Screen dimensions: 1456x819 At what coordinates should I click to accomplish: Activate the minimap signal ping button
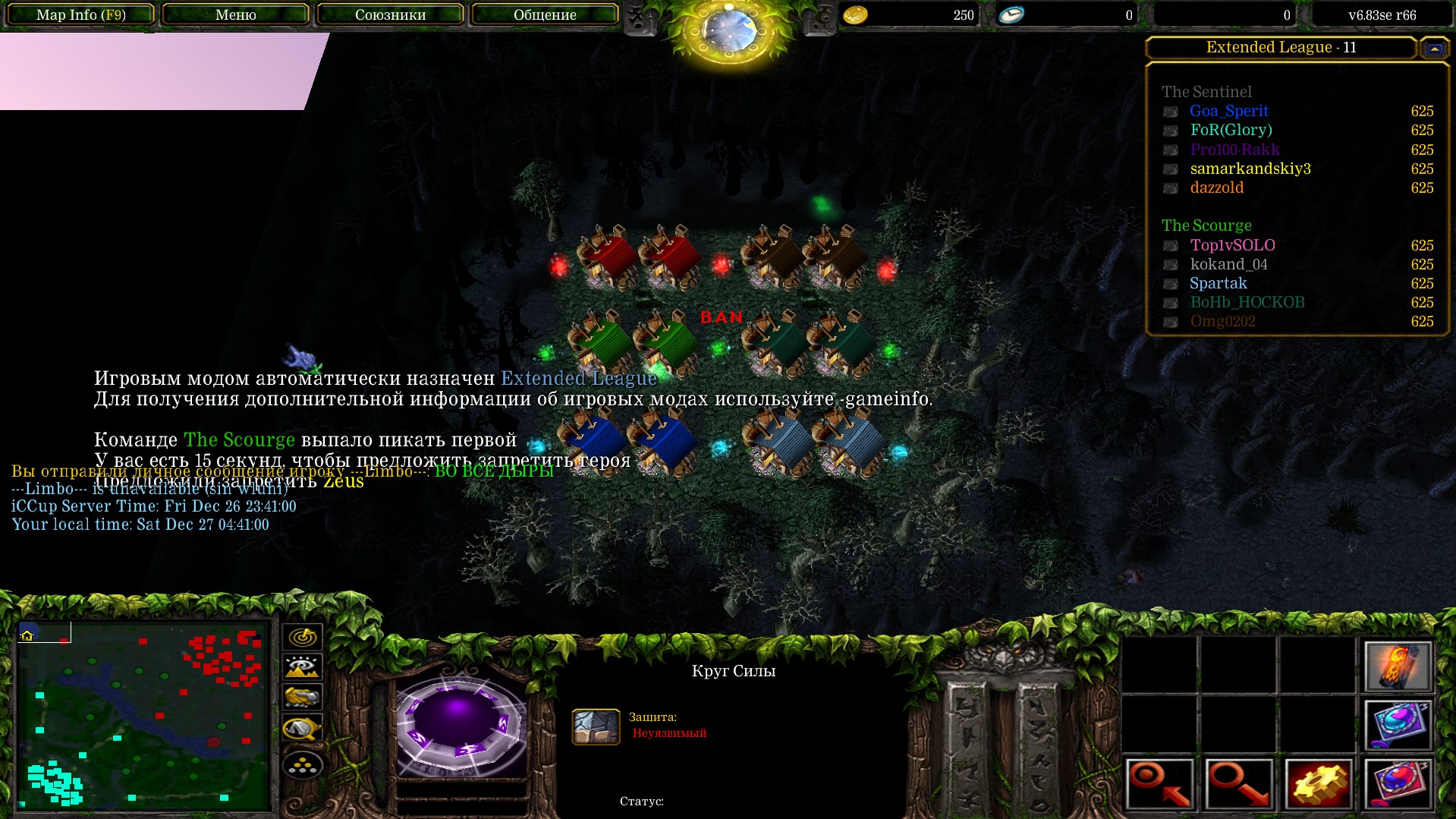pyautogui.click(x=302, y=637)
